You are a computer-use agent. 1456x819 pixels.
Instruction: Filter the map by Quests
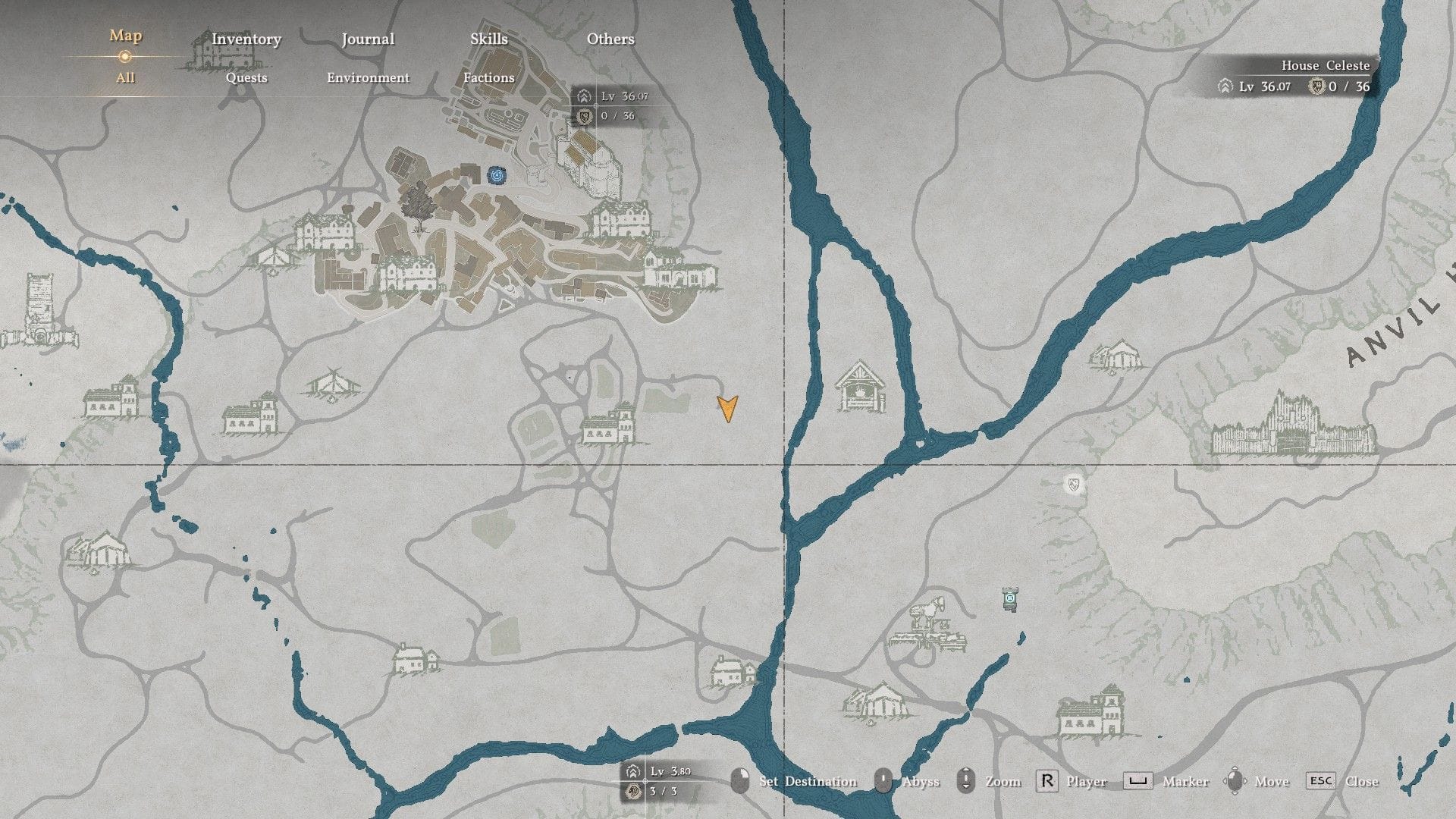click(246, 77)
